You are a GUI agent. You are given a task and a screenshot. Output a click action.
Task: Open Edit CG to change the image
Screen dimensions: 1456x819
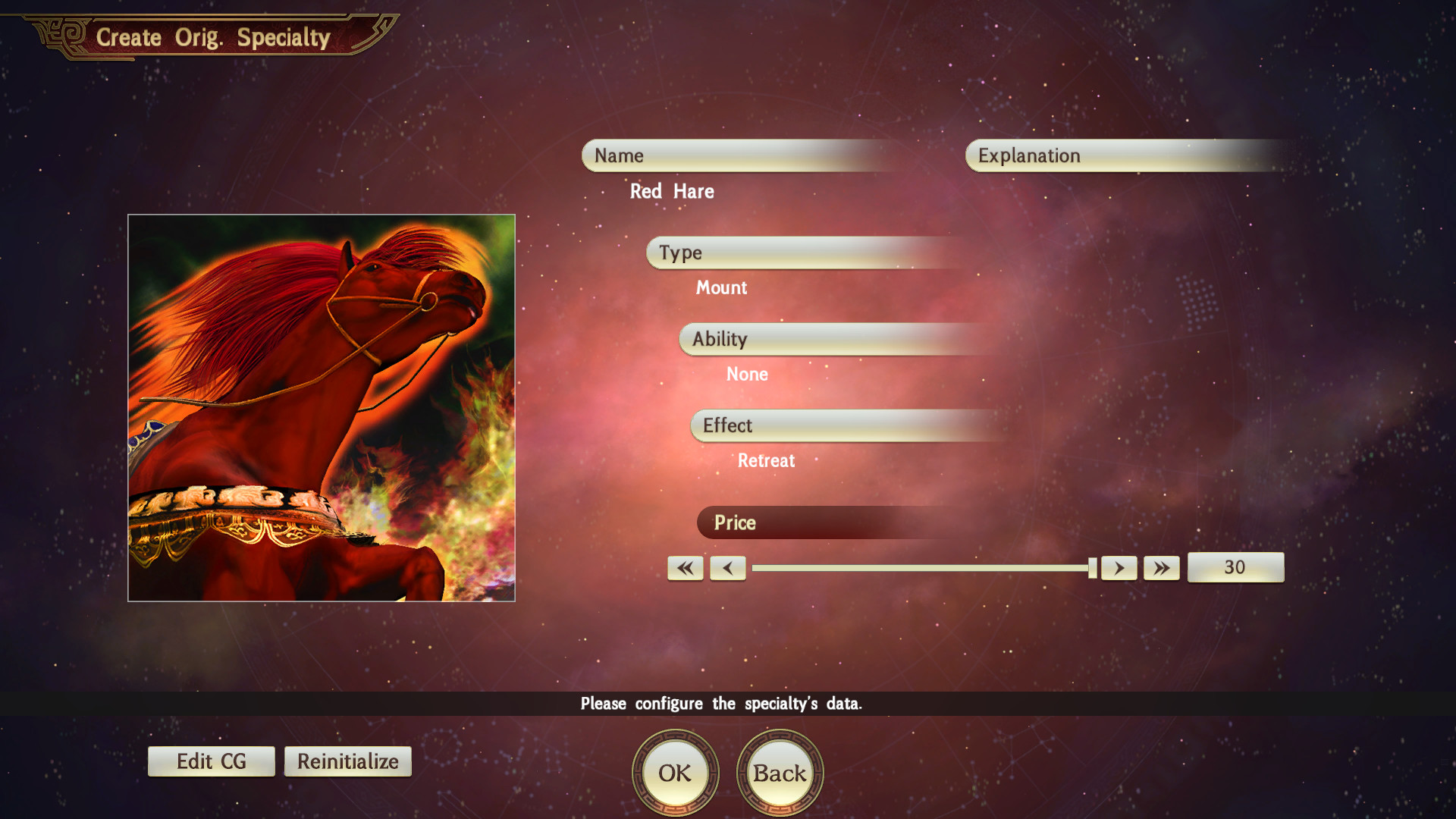pos(211,761)
